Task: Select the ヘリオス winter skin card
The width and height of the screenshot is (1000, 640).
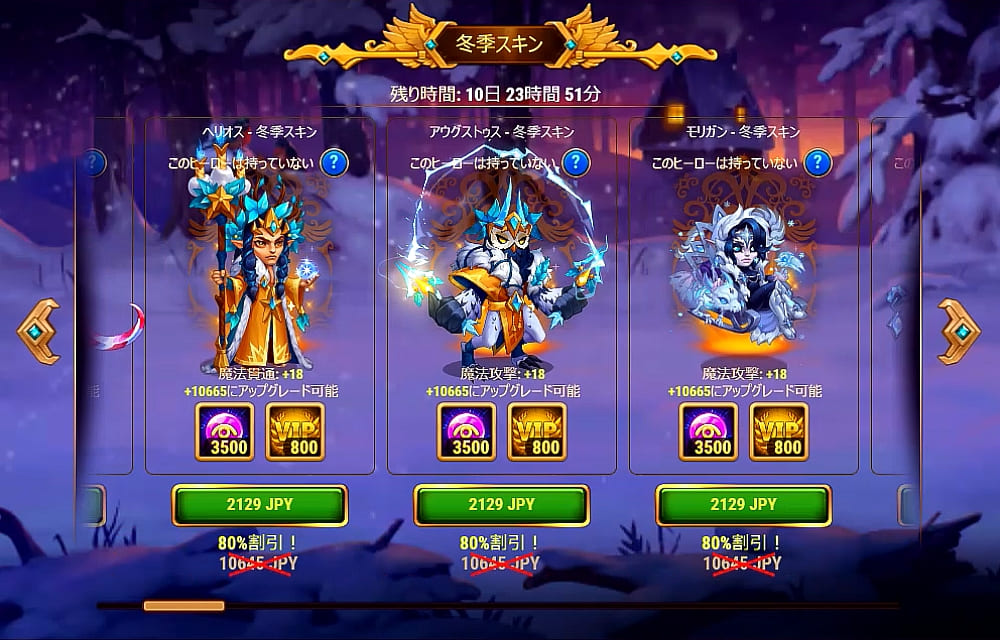Action: [x=260, y=270]
